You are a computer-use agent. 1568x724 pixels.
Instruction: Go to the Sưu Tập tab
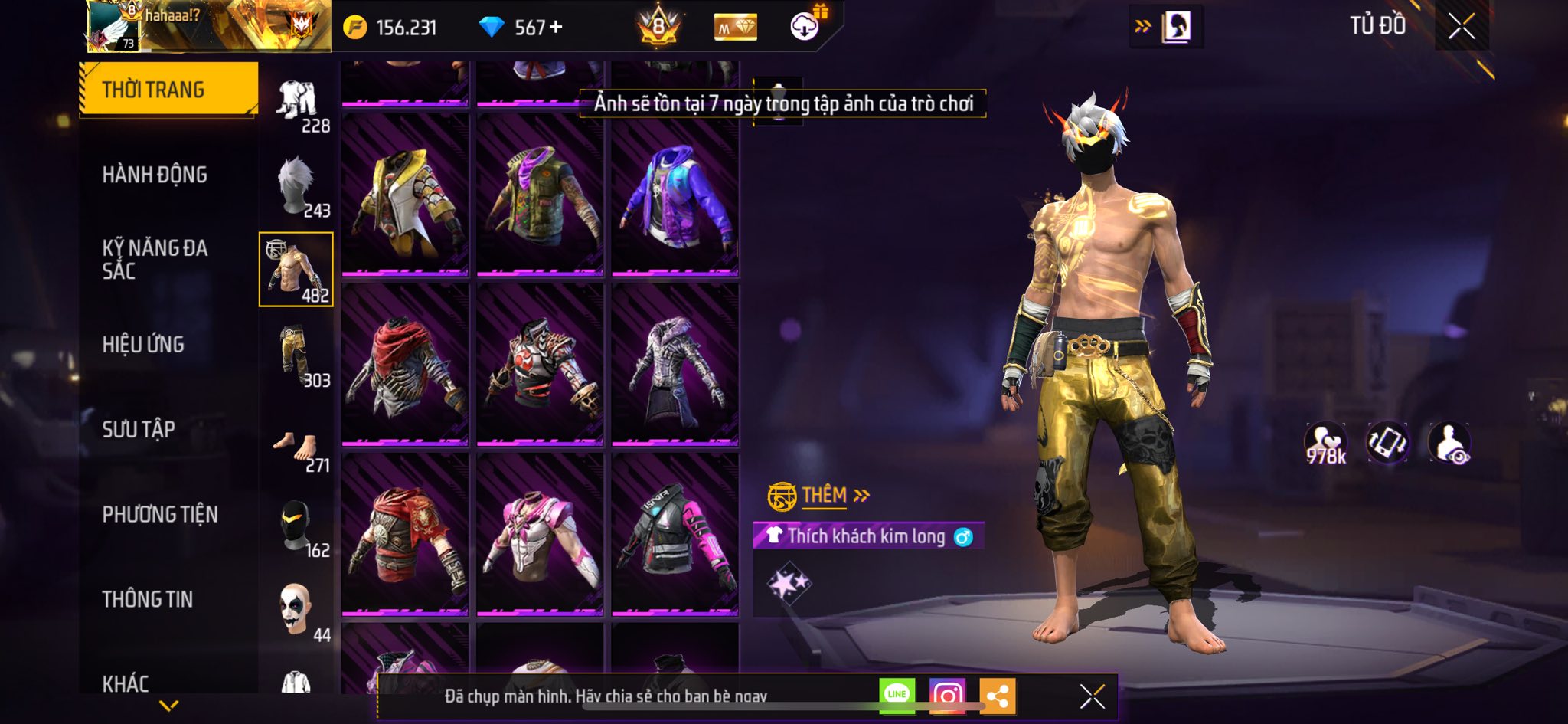[x=139, y=429]
